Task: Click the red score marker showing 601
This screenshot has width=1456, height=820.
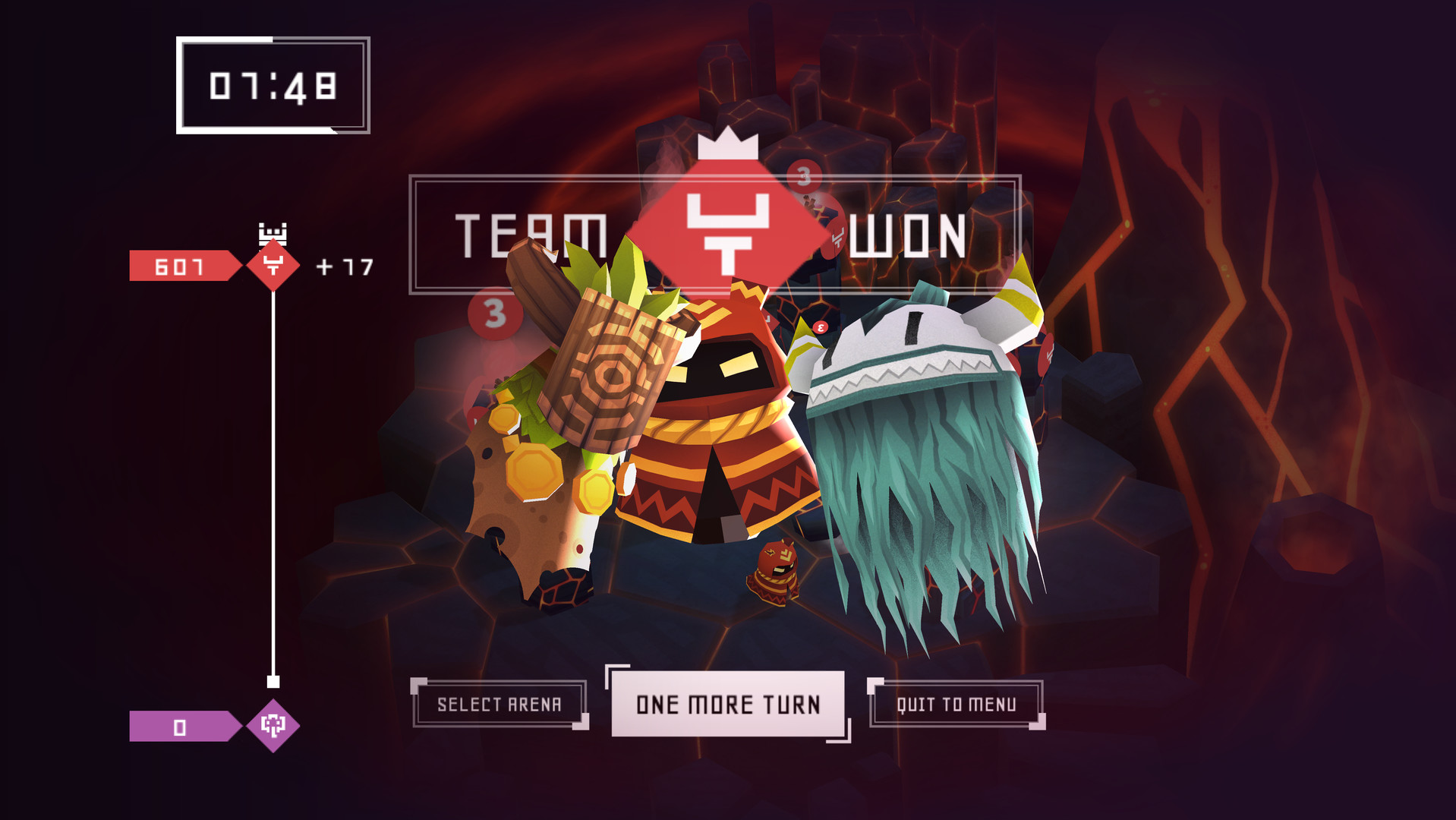Action: click(x=178, y=264)
